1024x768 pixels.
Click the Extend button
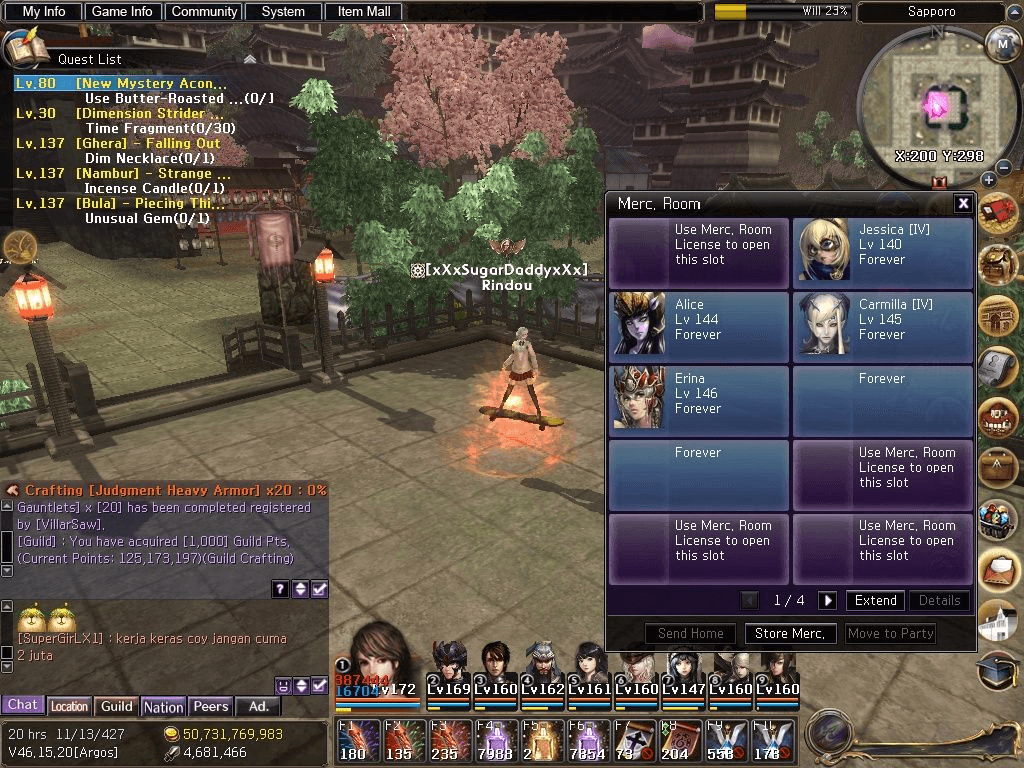[x=875, y=601]
